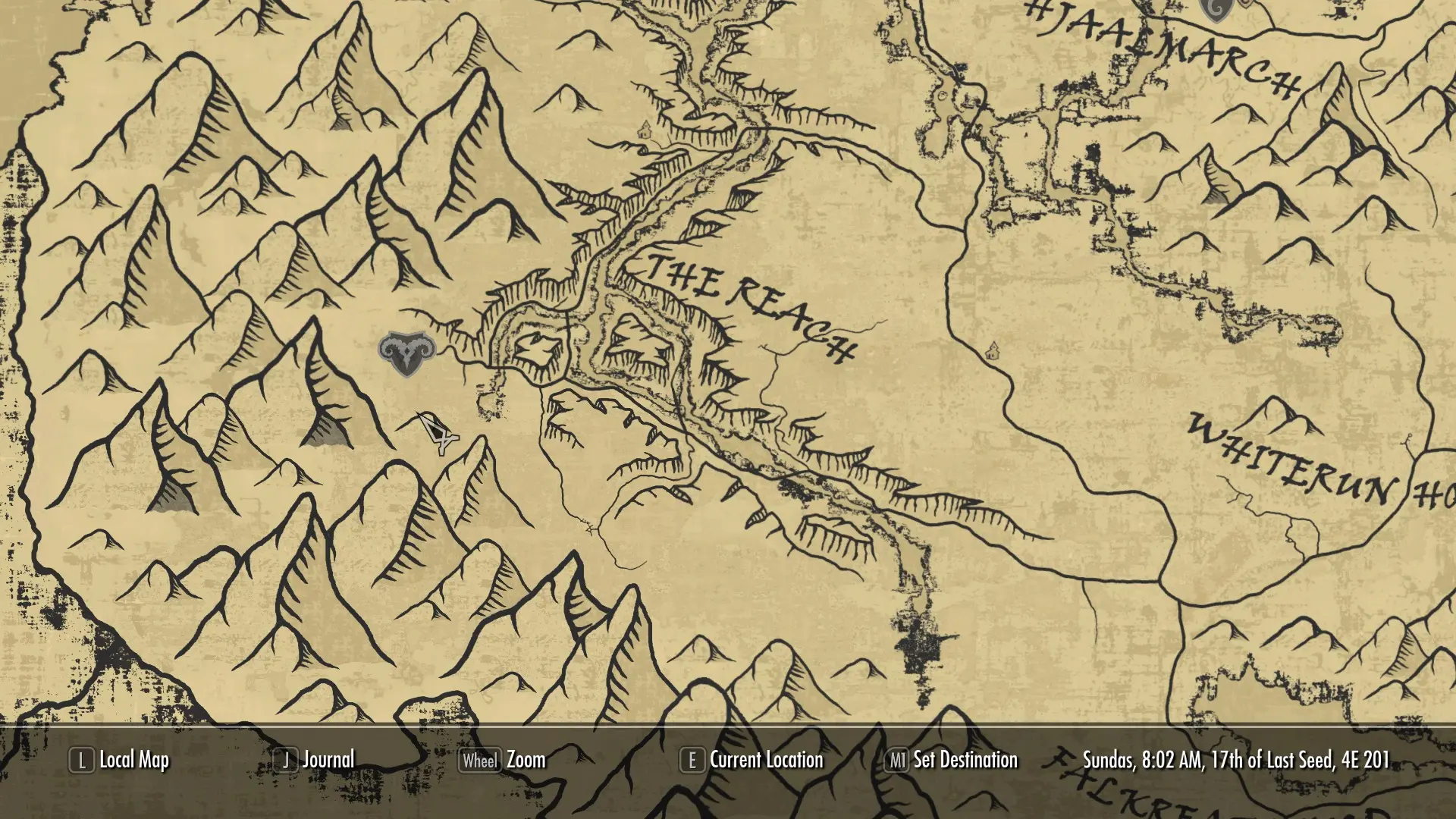Screen dimensions: 1456x819
Task: Click the Journal keyboard shortcut icon
Action: [x=286, y=759]
